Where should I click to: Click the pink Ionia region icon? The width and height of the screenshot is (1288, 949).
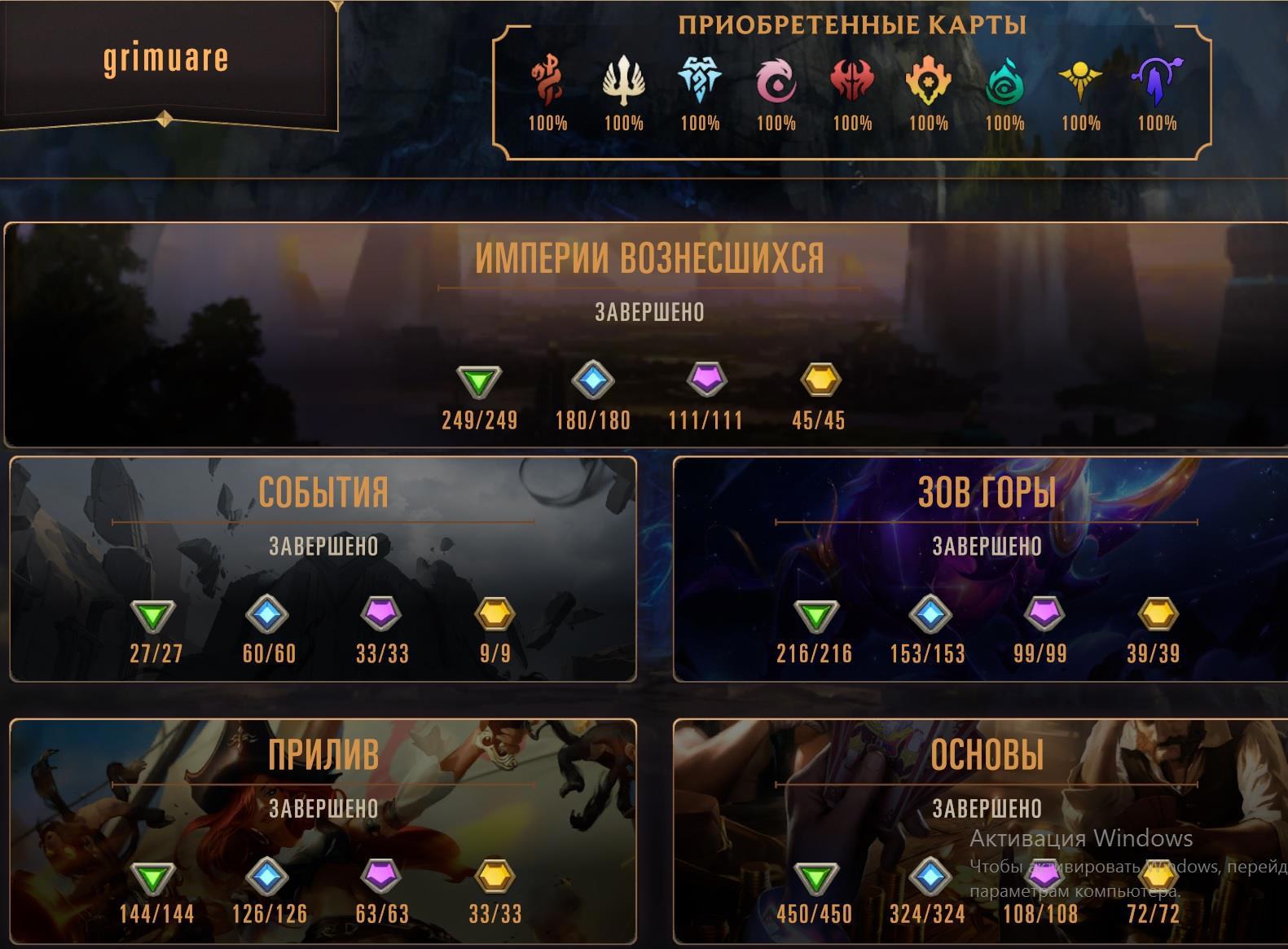point(776,81)
